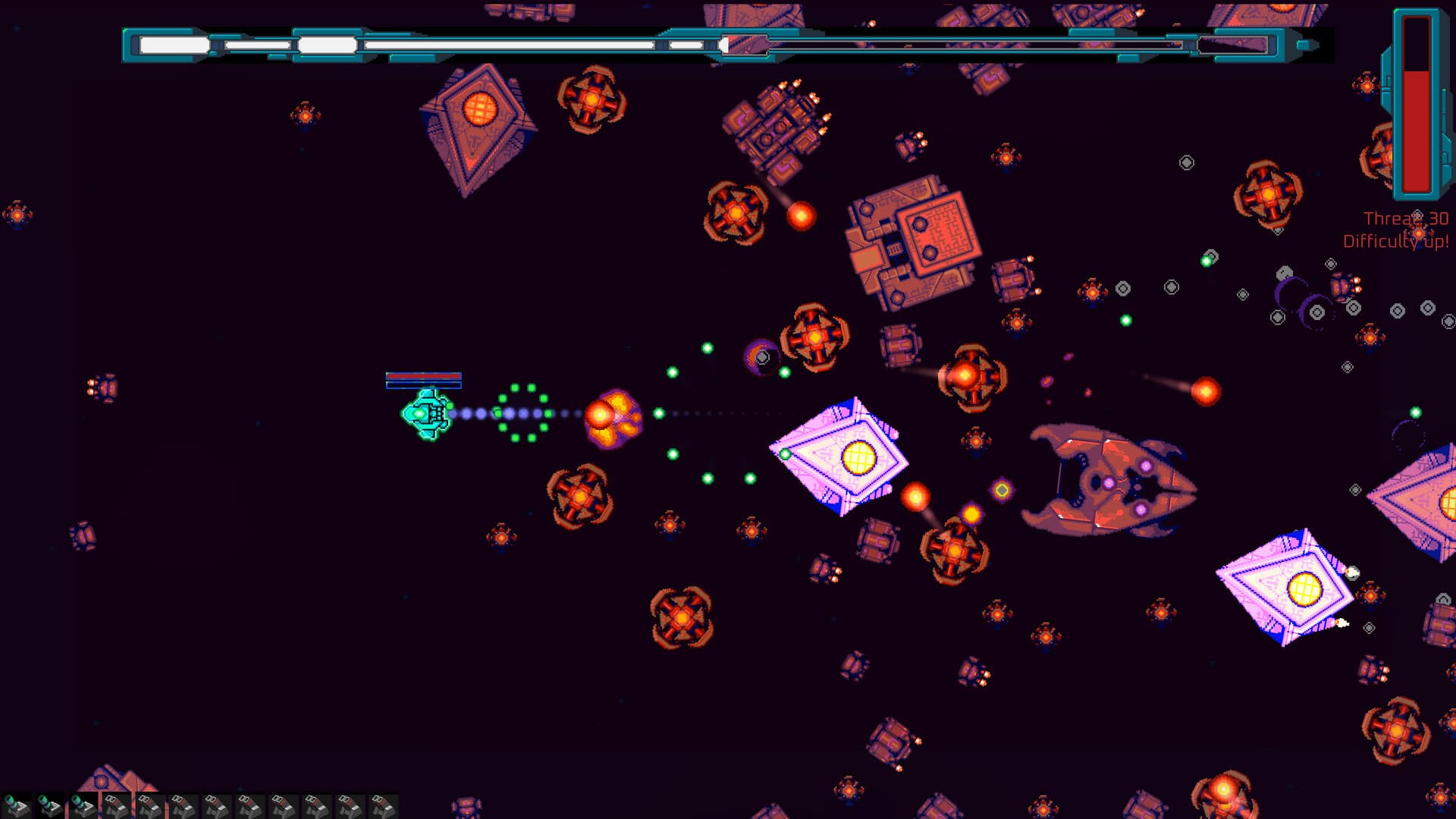
Task: Select the middle red turret icon in hotbar
Action: pyautogui.click(x=250, y=802)
